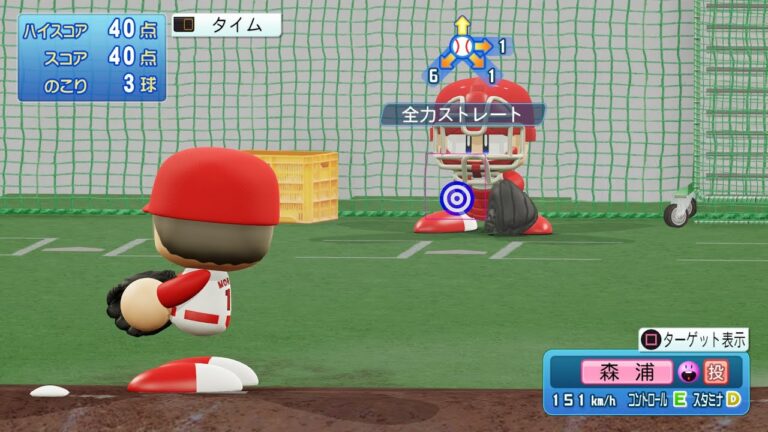
Task: Select the 森浦 pitcher name plate
Action: pyautogui.click(x=627, y=373)
